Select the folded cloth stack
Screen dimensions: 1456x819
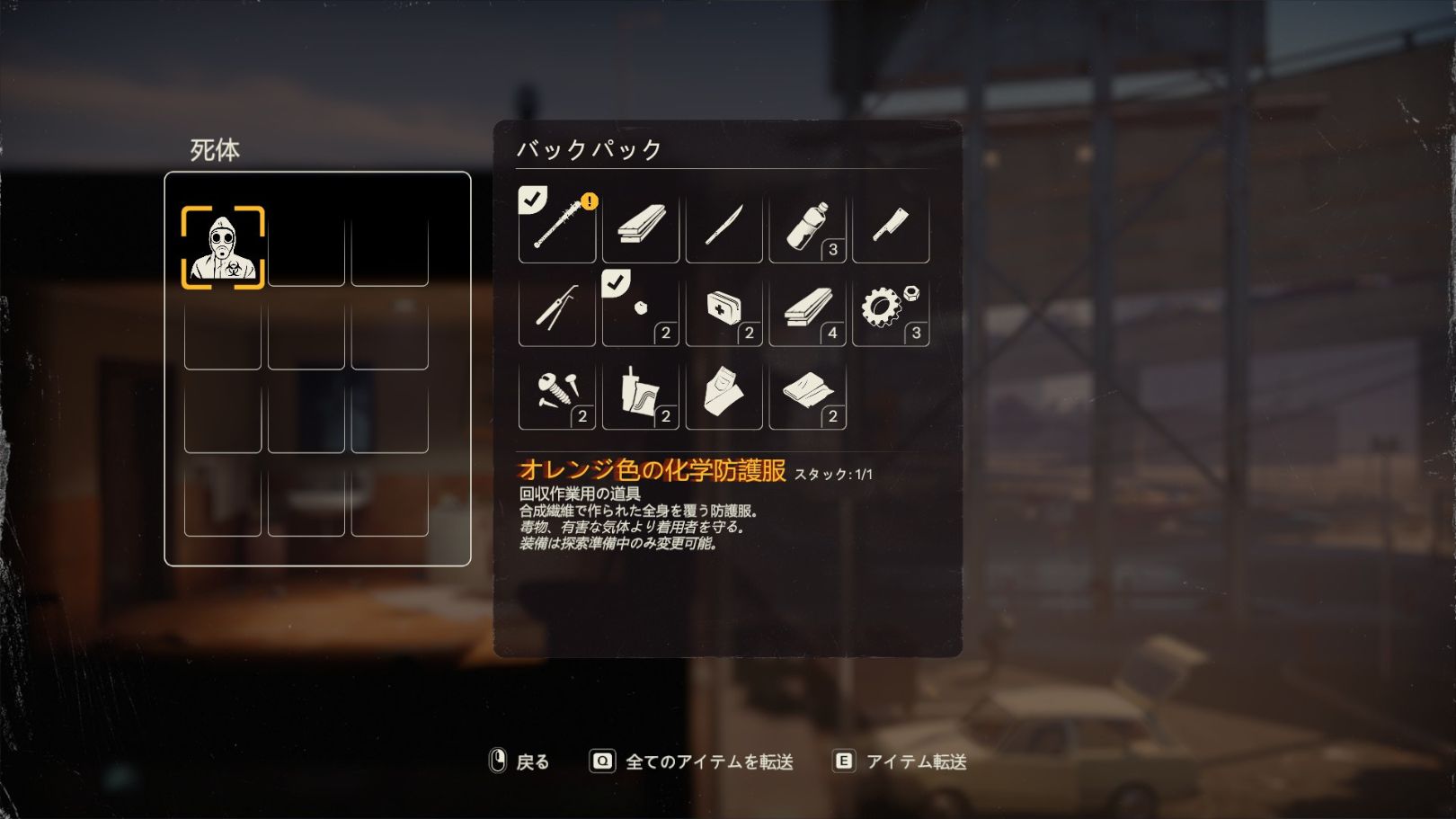click(807, 392)
